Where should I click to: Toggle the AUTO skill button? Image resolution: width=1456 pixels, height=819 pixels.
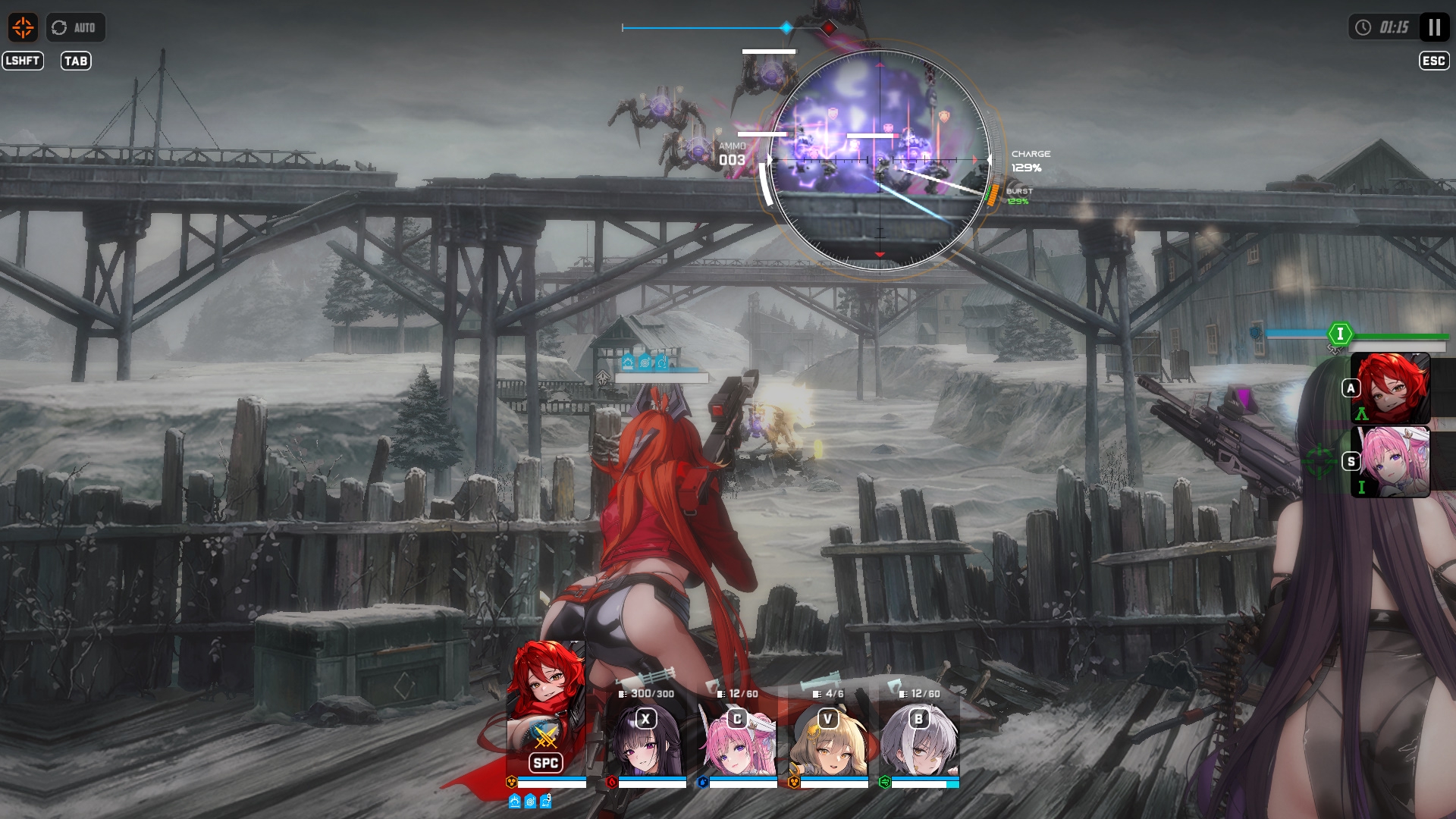(75, 28)
